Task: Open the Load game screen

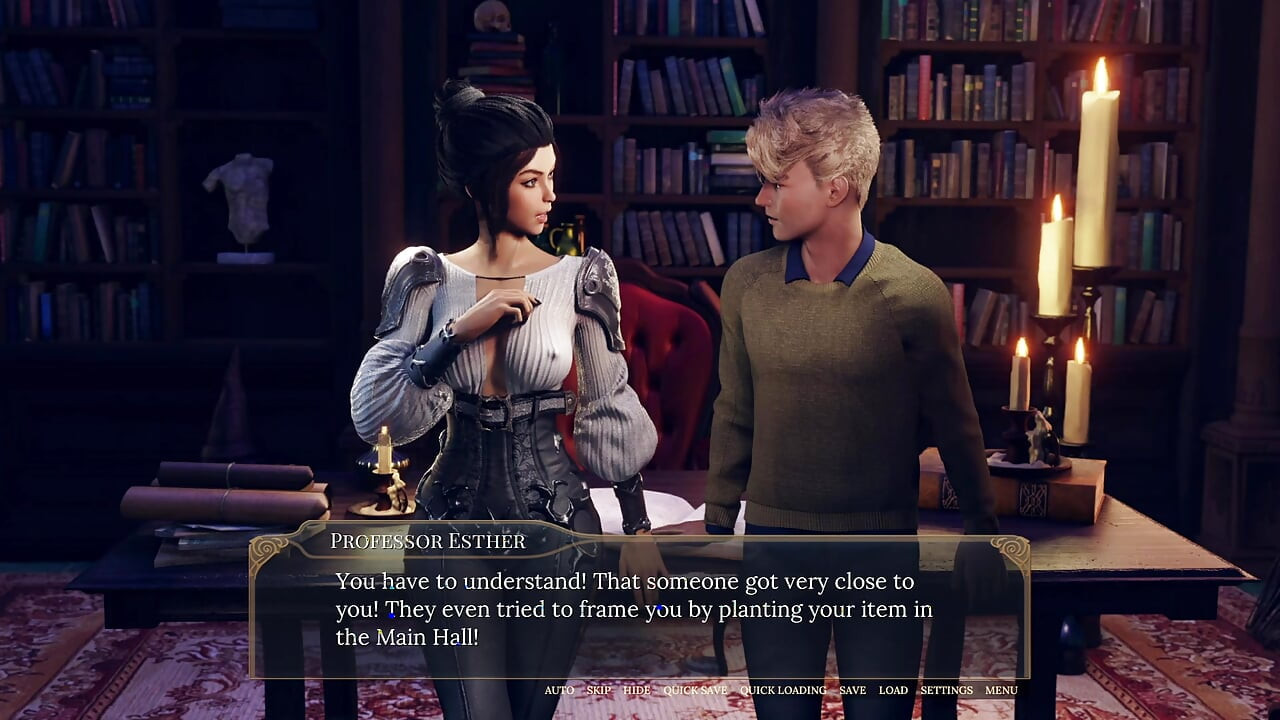Action: pyautogui.click(x=893, y=690)
